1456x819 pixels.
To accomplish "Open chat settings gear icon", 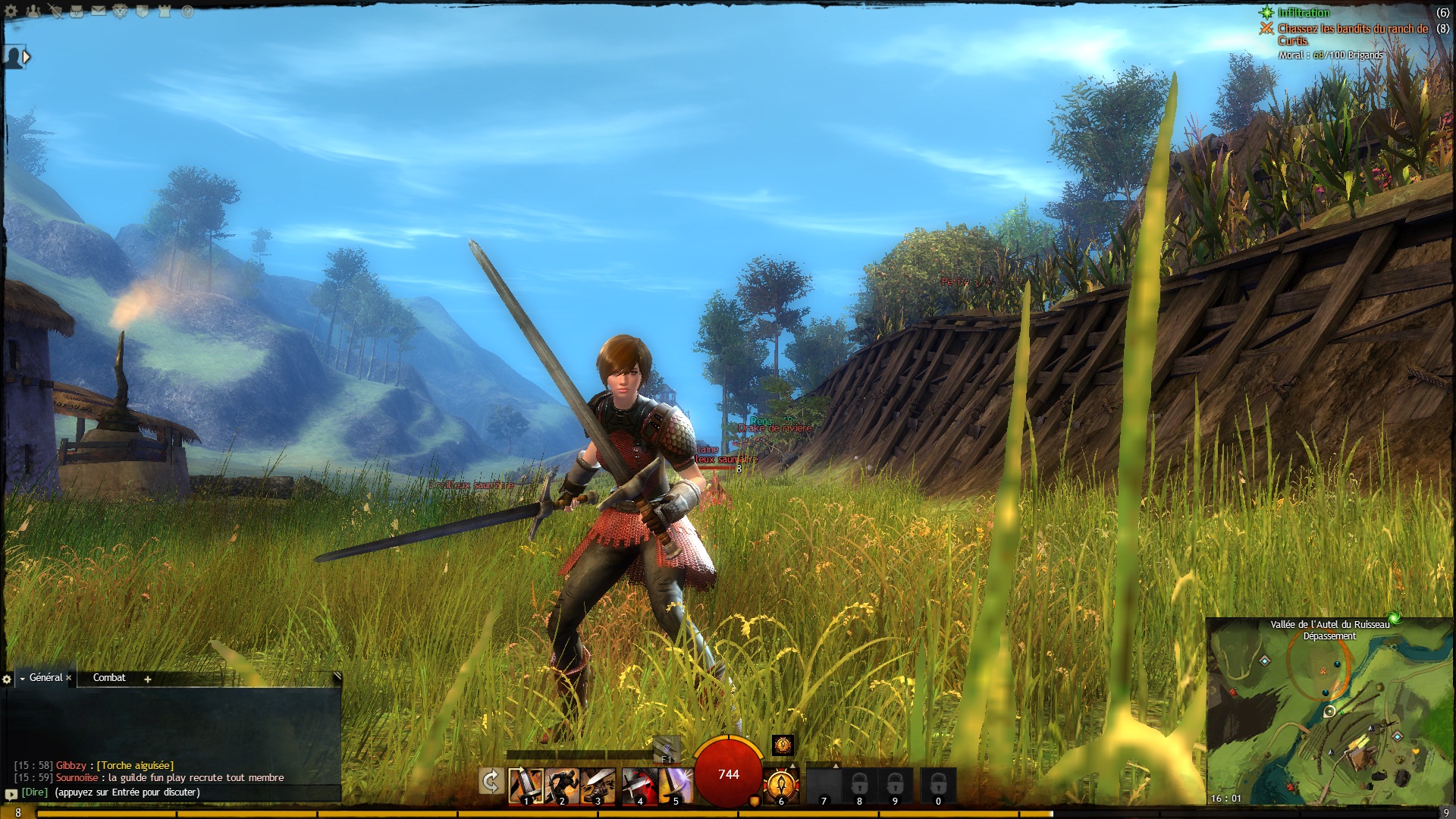I will click(x=7, y=679).
